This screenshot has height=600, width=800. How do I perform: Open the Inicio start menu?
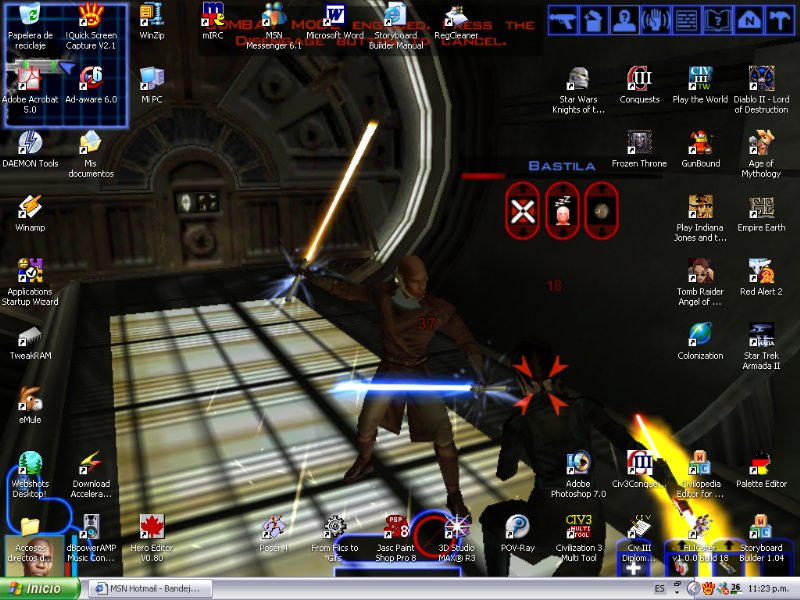pyautogui.click(x=40, y=588)
